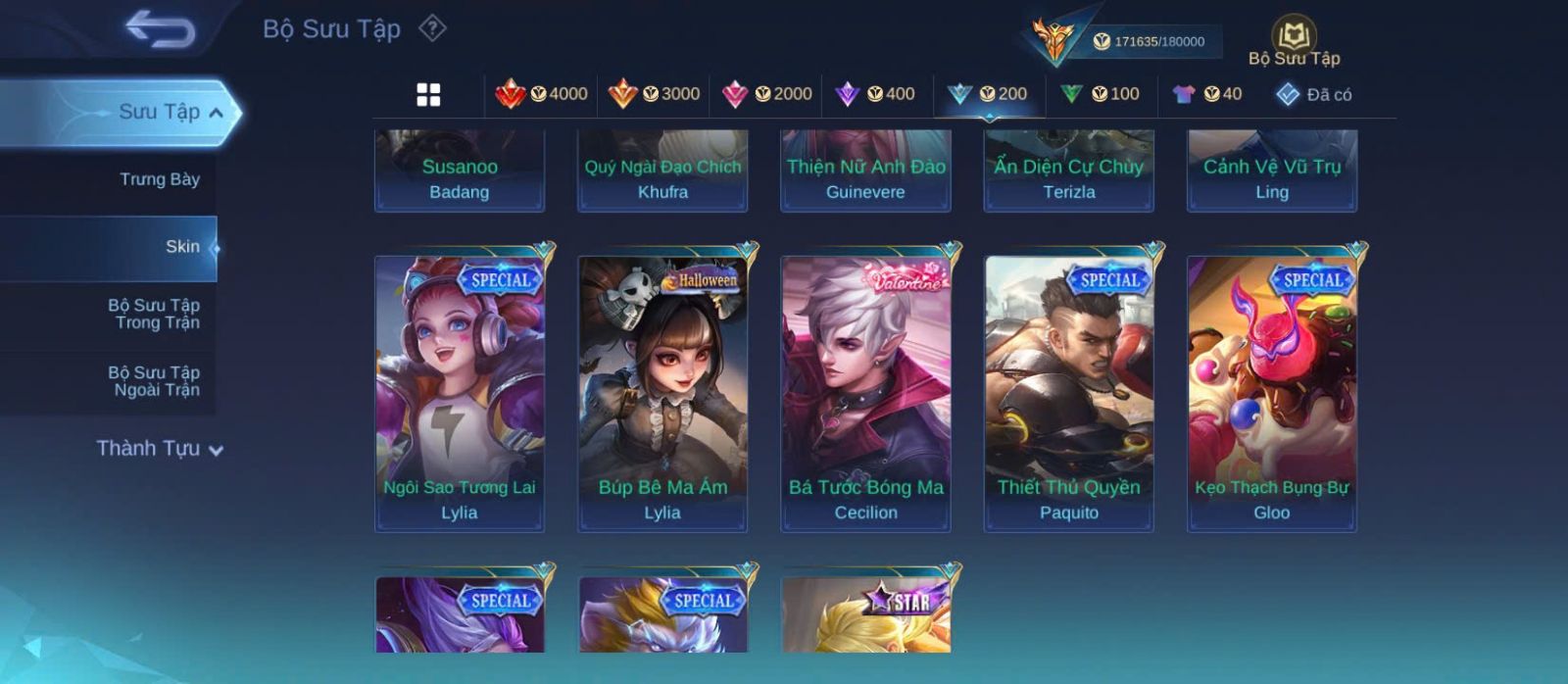Filter skins by 100 points

click(1100, 94)
